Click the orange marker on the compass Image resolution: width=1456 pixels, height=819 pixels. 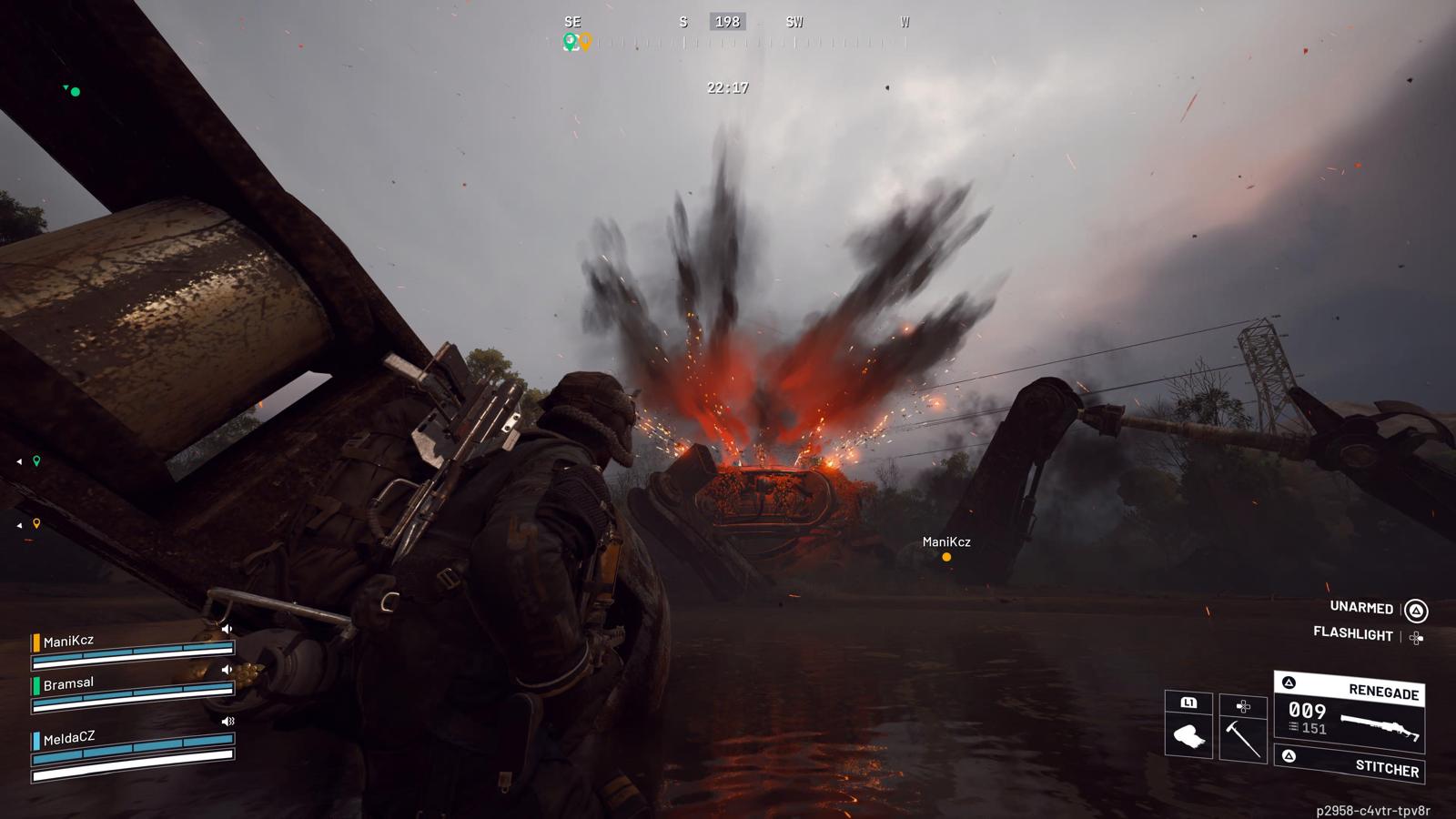pos(585,41)
